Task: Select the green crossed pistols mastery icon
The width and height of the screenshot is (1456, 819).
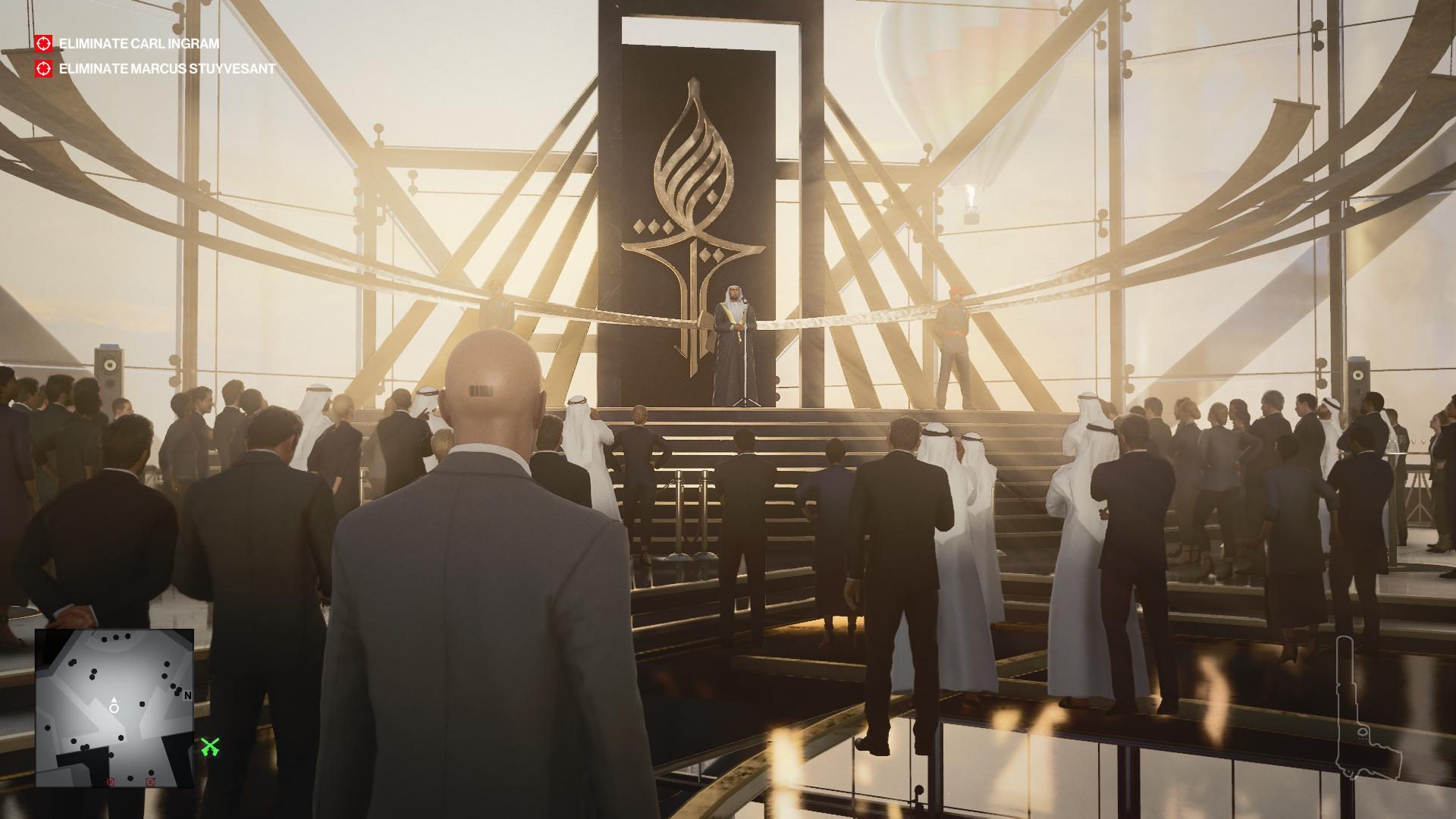Action: point(211,746)
